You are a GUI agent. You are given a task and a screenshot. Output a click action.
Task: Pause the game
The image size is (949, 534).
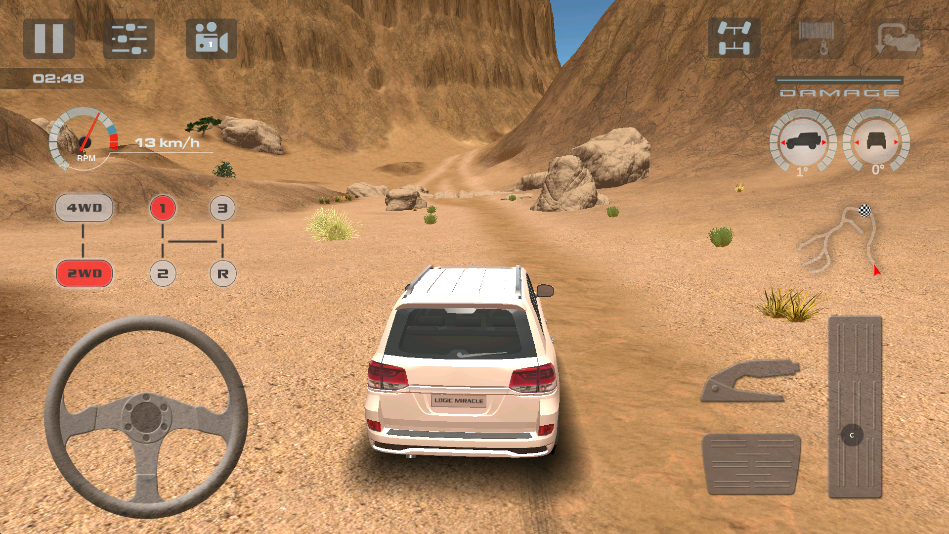48,39
